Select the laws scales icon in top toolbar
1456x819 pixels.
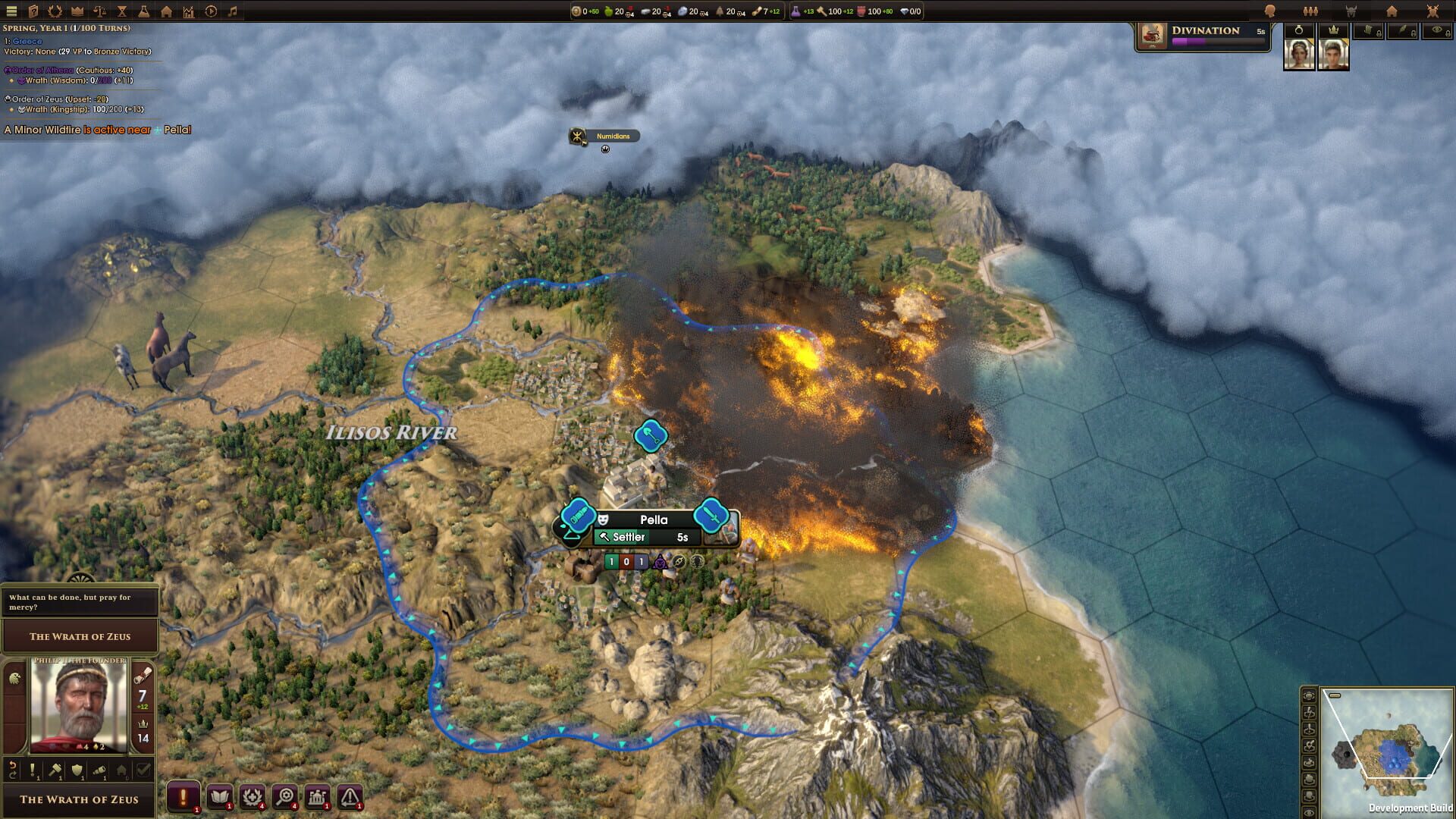tap(101, 11)
